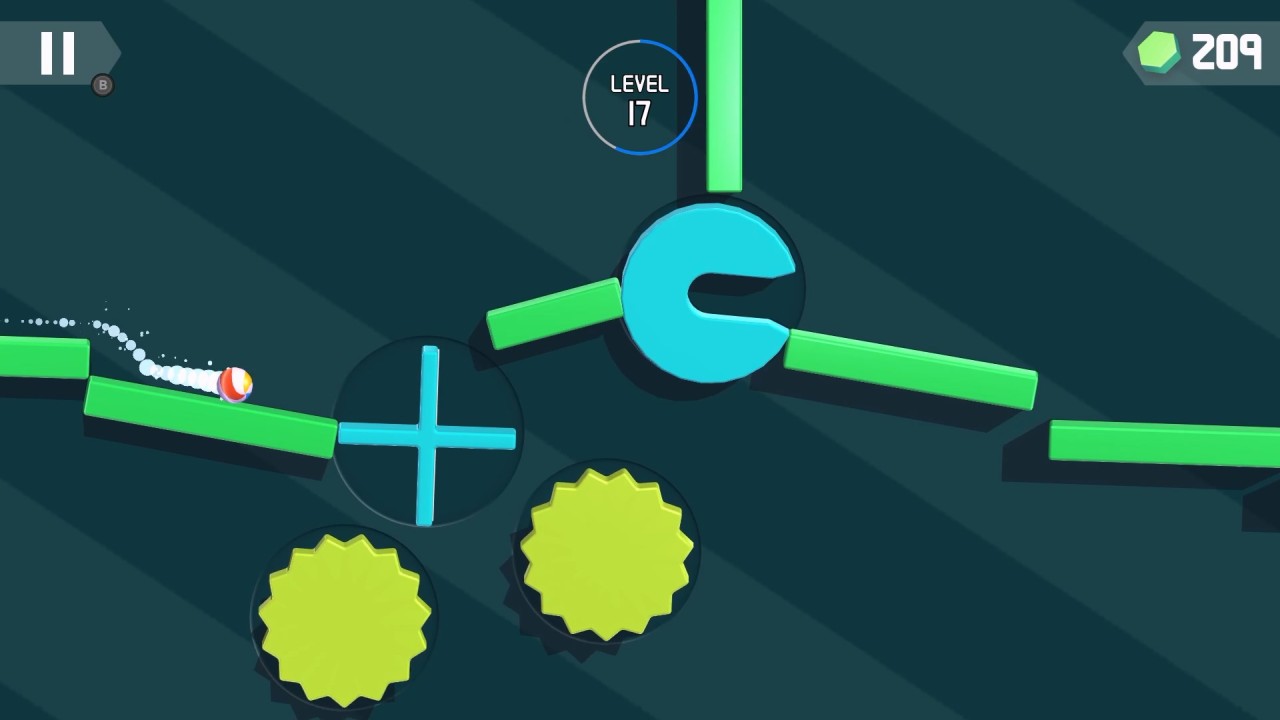Toggle the pause state of the game
The height and width of the screenshot is (720, 1280).
[x=57, y=53]
